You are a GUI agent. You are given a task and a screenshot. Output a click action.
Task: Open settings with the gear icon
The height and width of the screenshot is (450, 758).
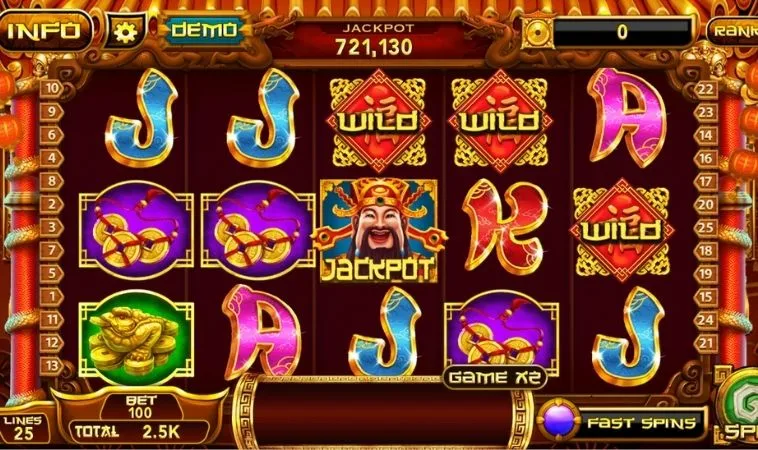tap(125, 31)
